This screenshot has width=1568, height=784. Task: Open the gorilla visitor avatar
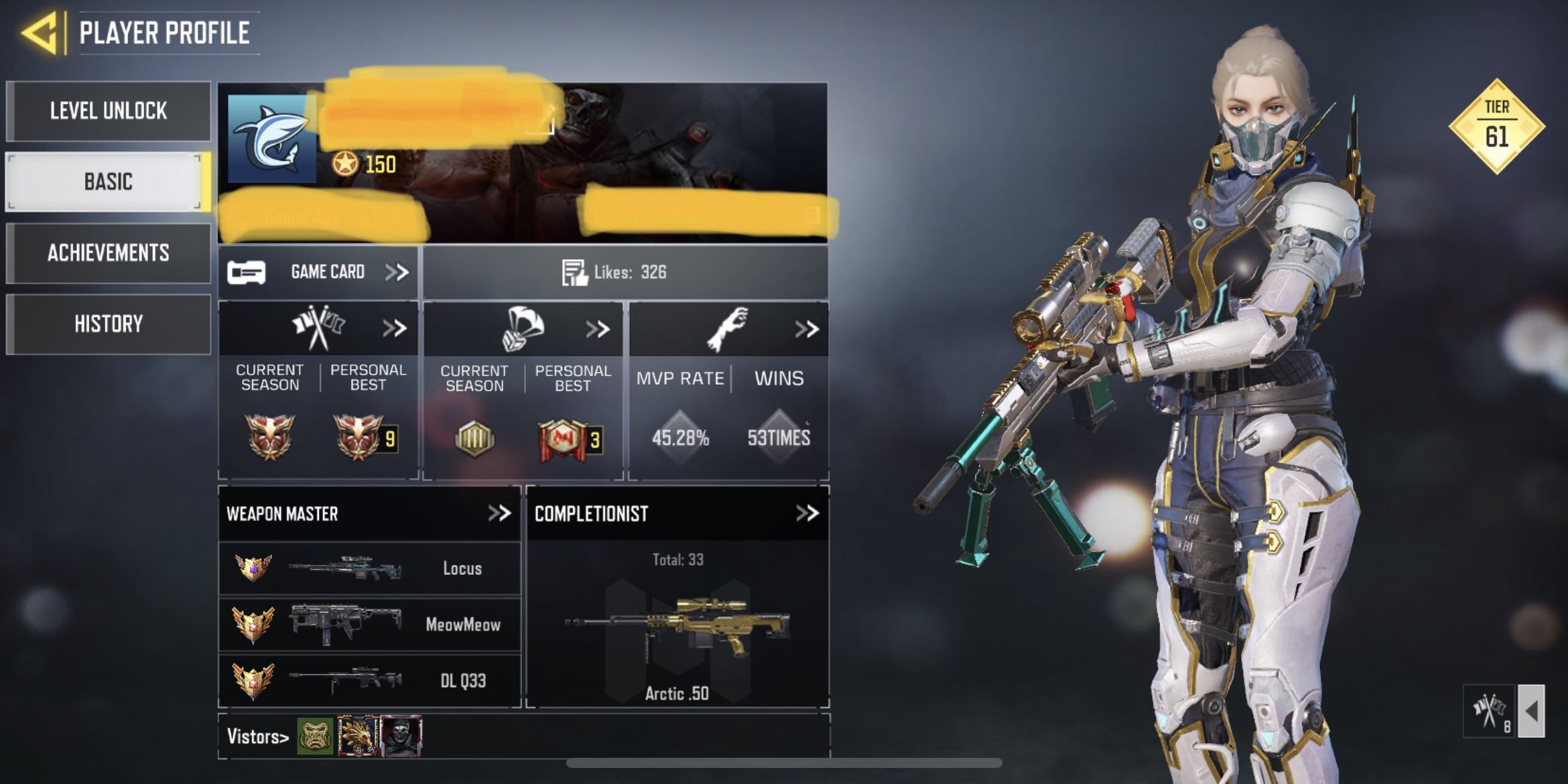[x=315, y=736]
